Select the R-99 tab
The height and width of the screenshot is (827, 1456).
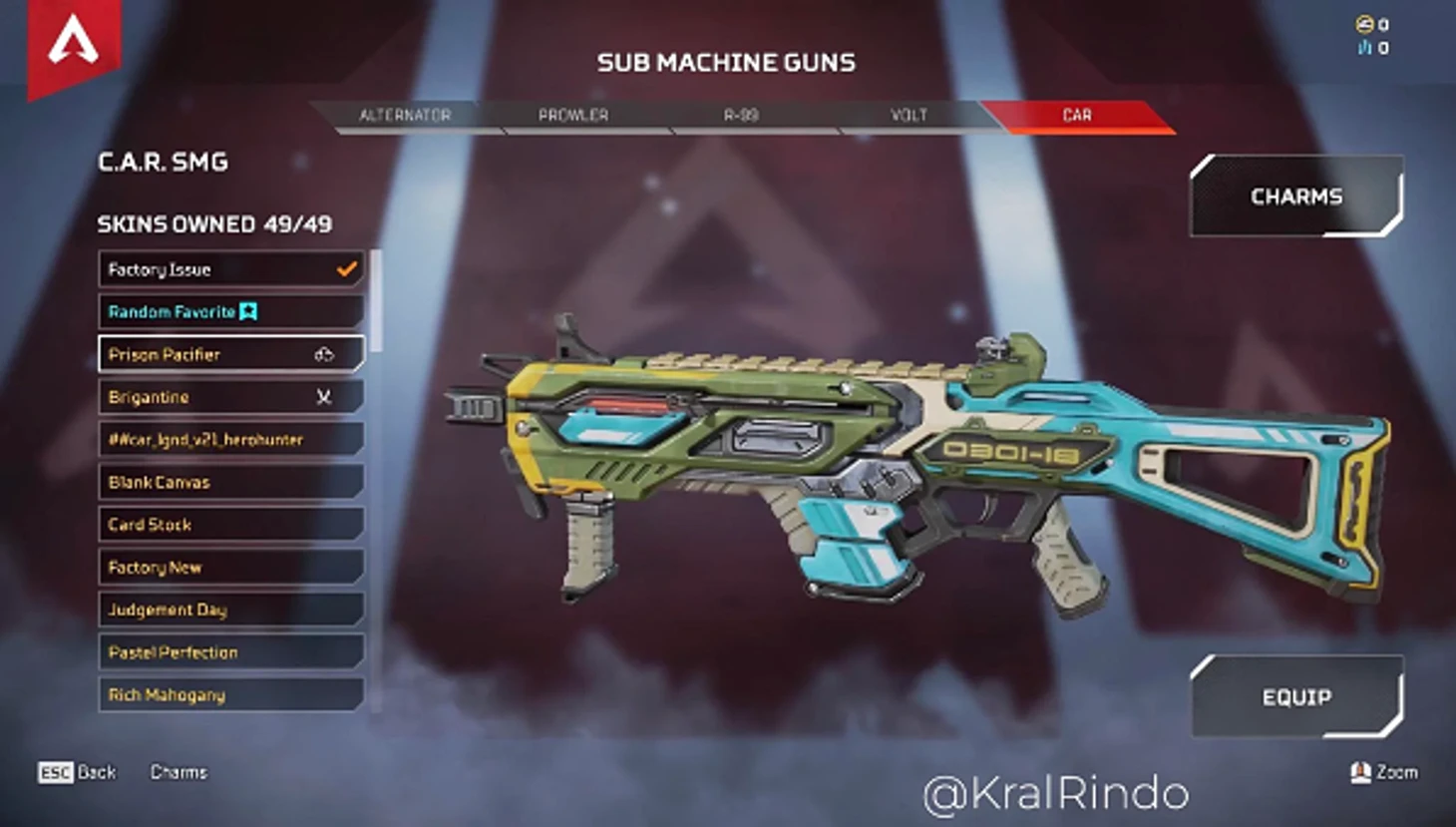pyautogui.click(x=741, y=116)
